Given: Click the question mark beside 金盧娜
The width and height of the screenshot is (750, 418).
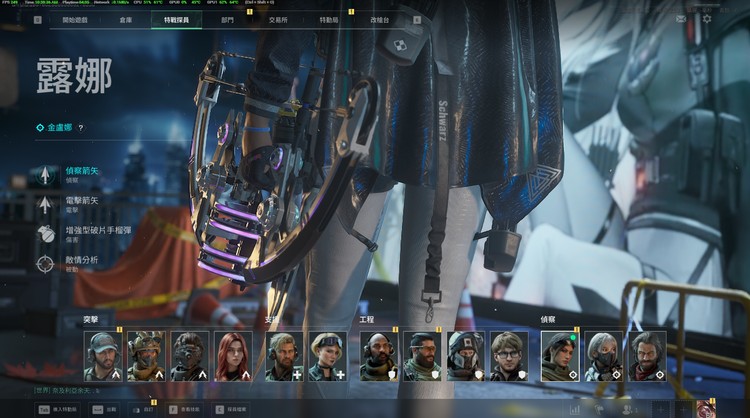Looking at the screenshot, I should pos(81,128).
